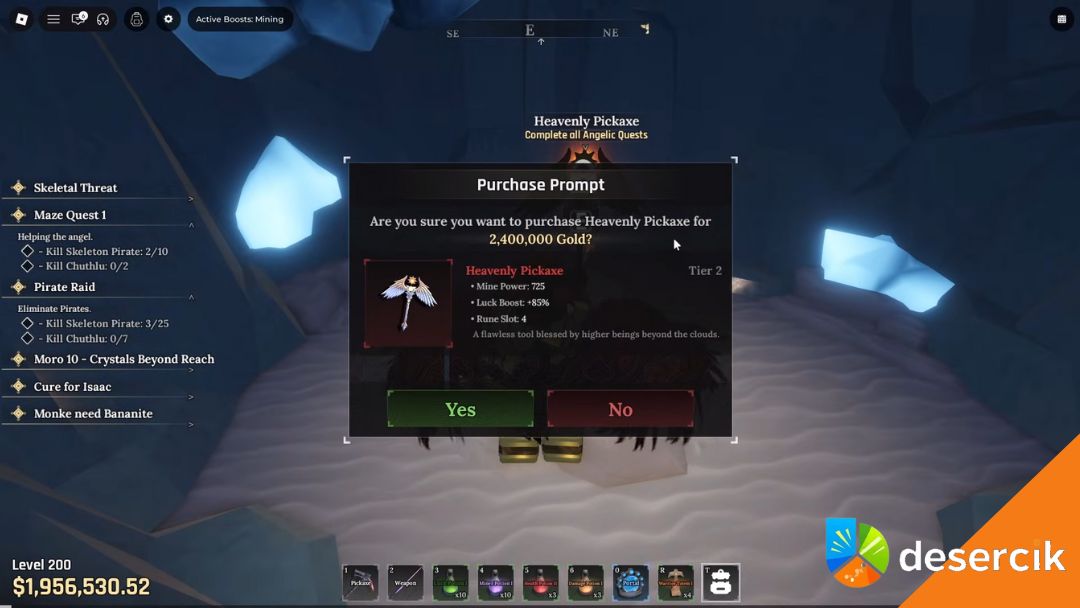Use the green Luck Potion slot

[450, 582]
